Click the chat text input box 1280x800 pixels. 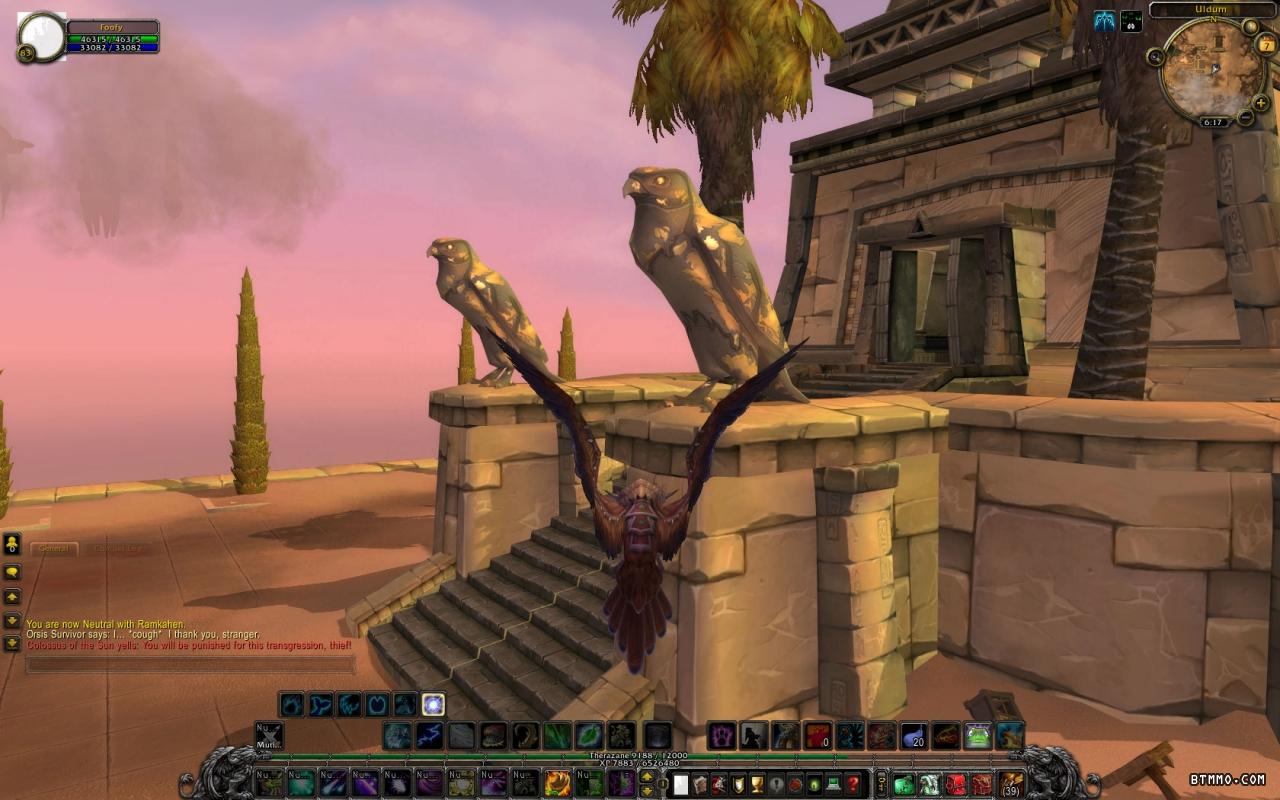[190, 664]
